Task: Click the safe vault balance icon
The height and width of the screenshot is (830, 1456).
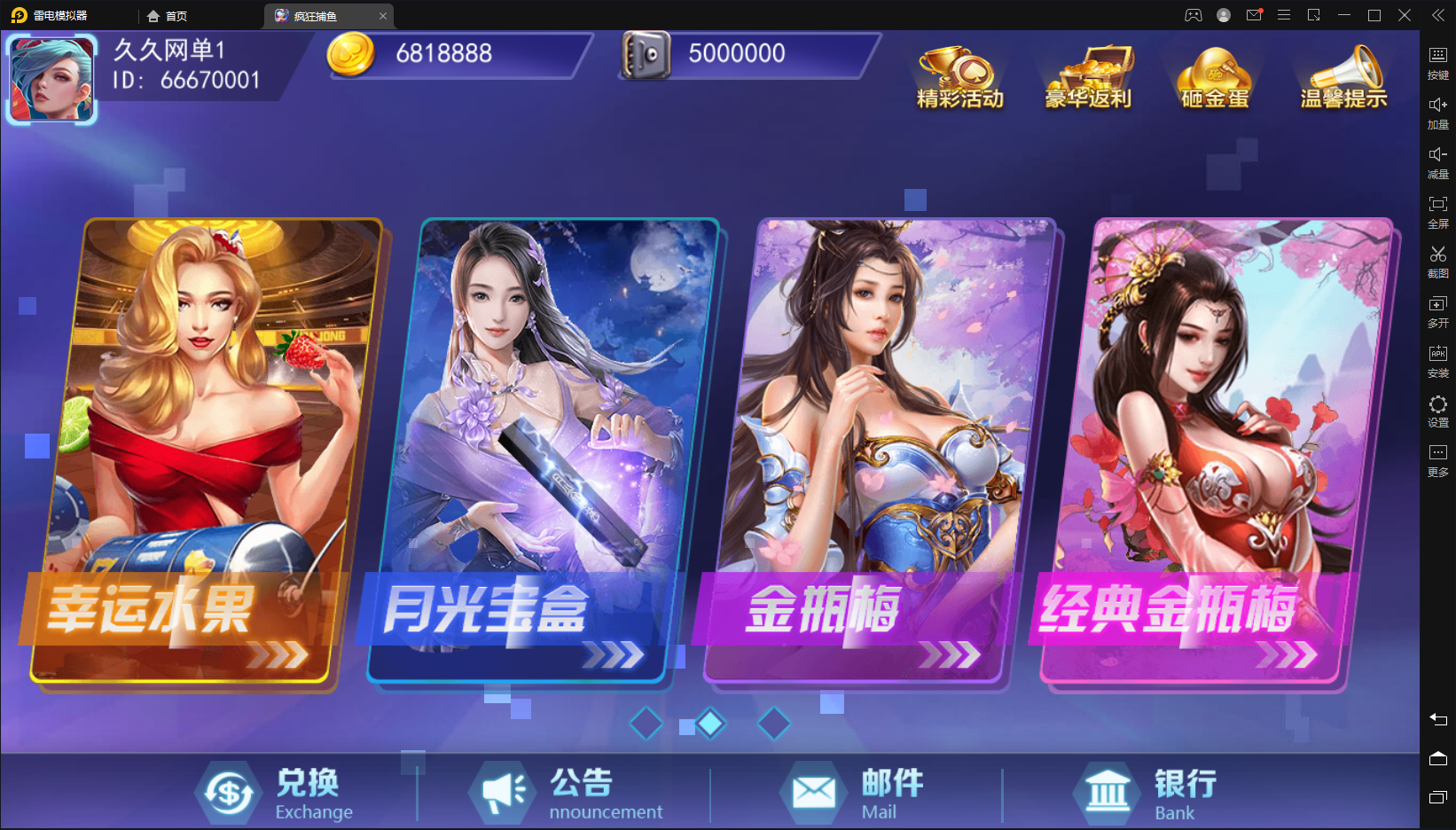Action: (x=646, y=55)
